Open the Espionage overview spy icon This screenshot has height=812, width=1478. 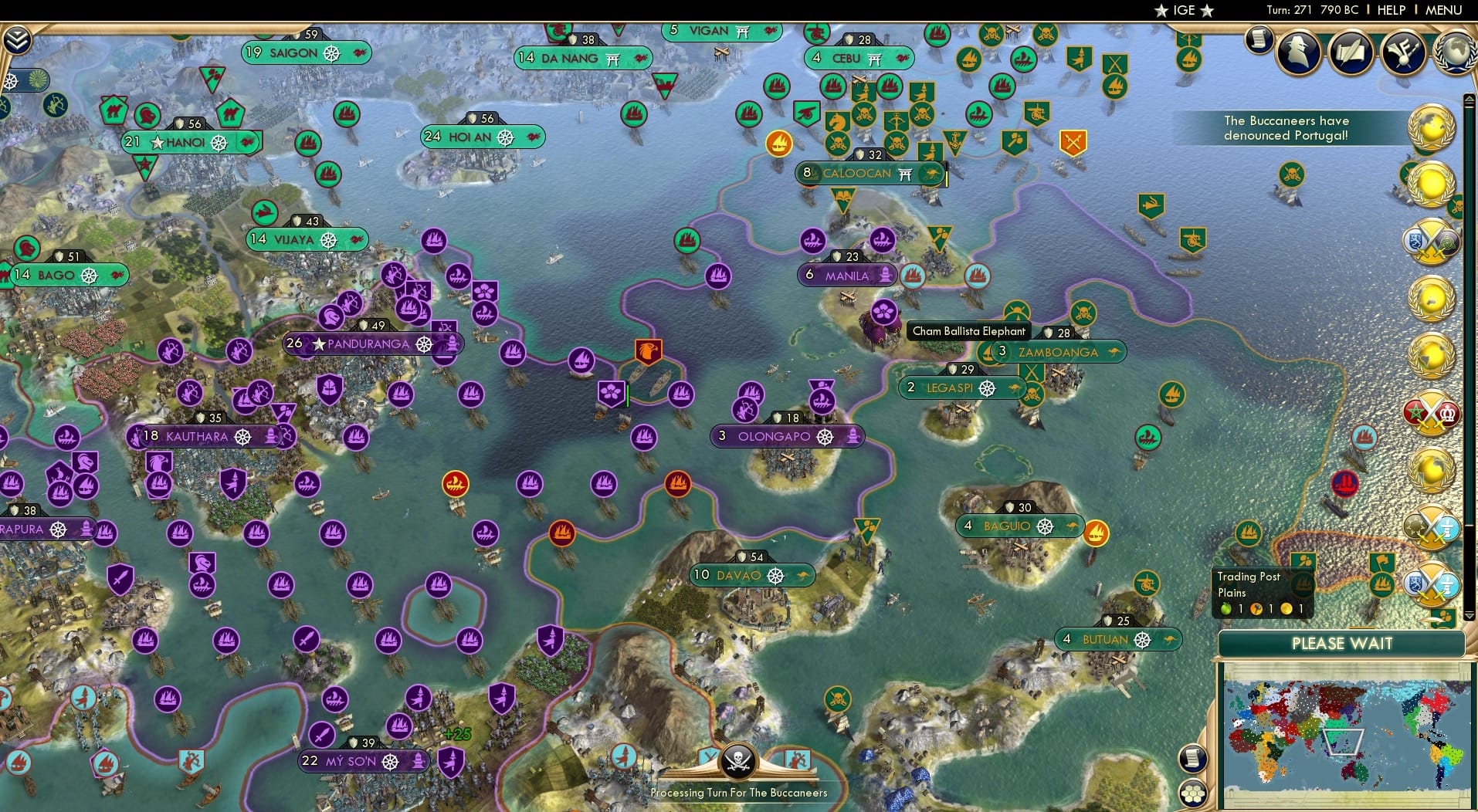pyautogui.click(x=1299, y=52)
